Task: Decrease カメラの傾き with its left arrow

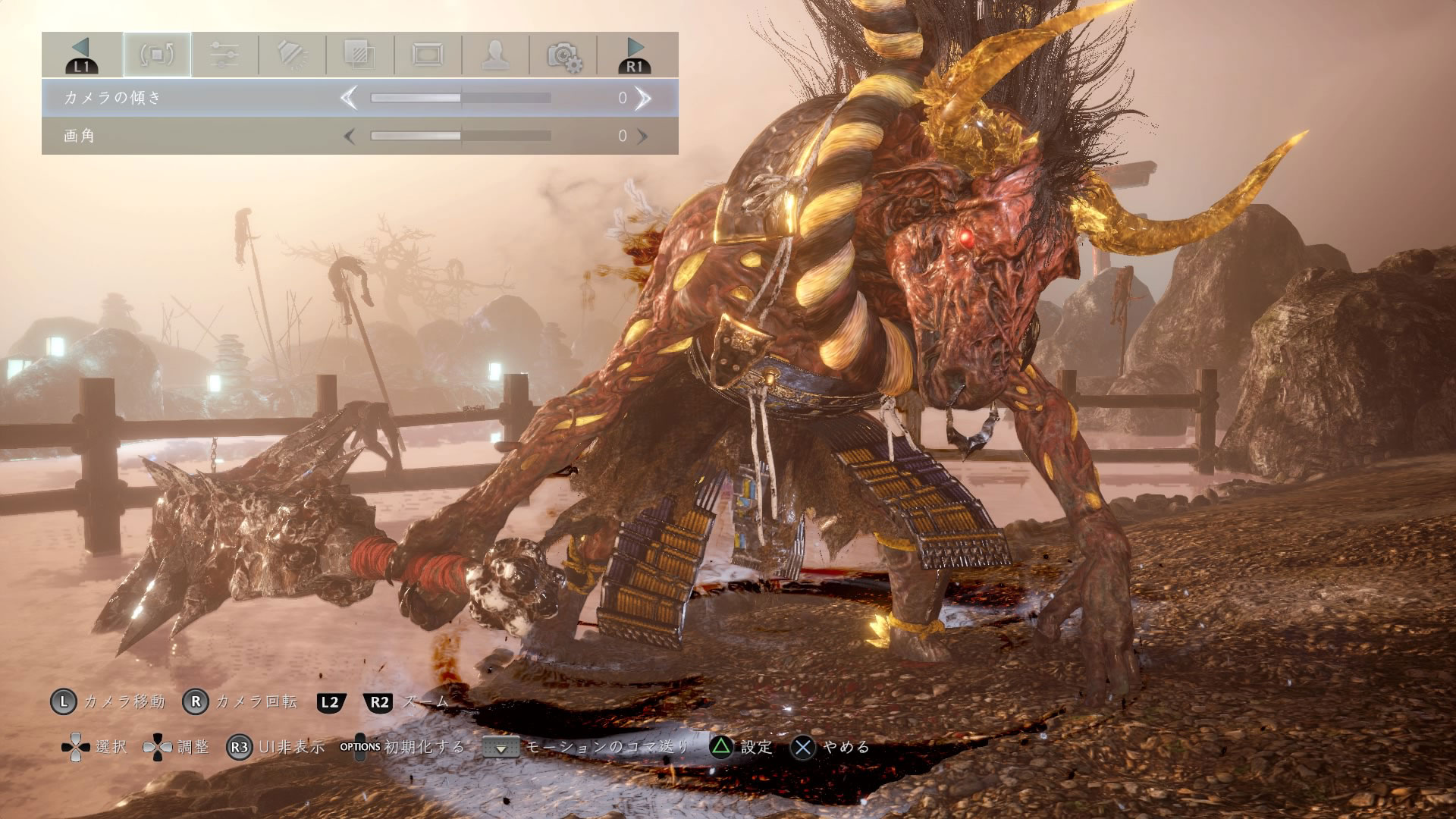Action: [x=349, y=98]
